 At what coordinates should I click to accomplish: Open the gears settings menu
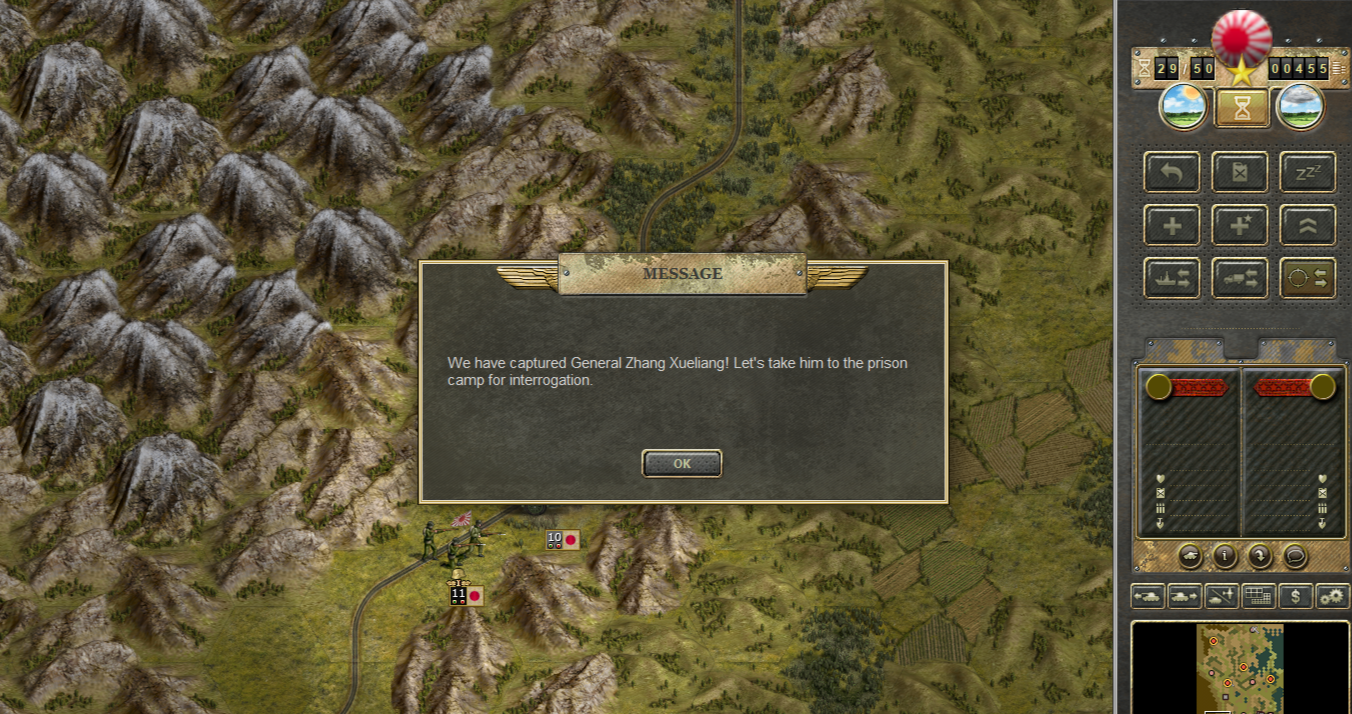1332,596
